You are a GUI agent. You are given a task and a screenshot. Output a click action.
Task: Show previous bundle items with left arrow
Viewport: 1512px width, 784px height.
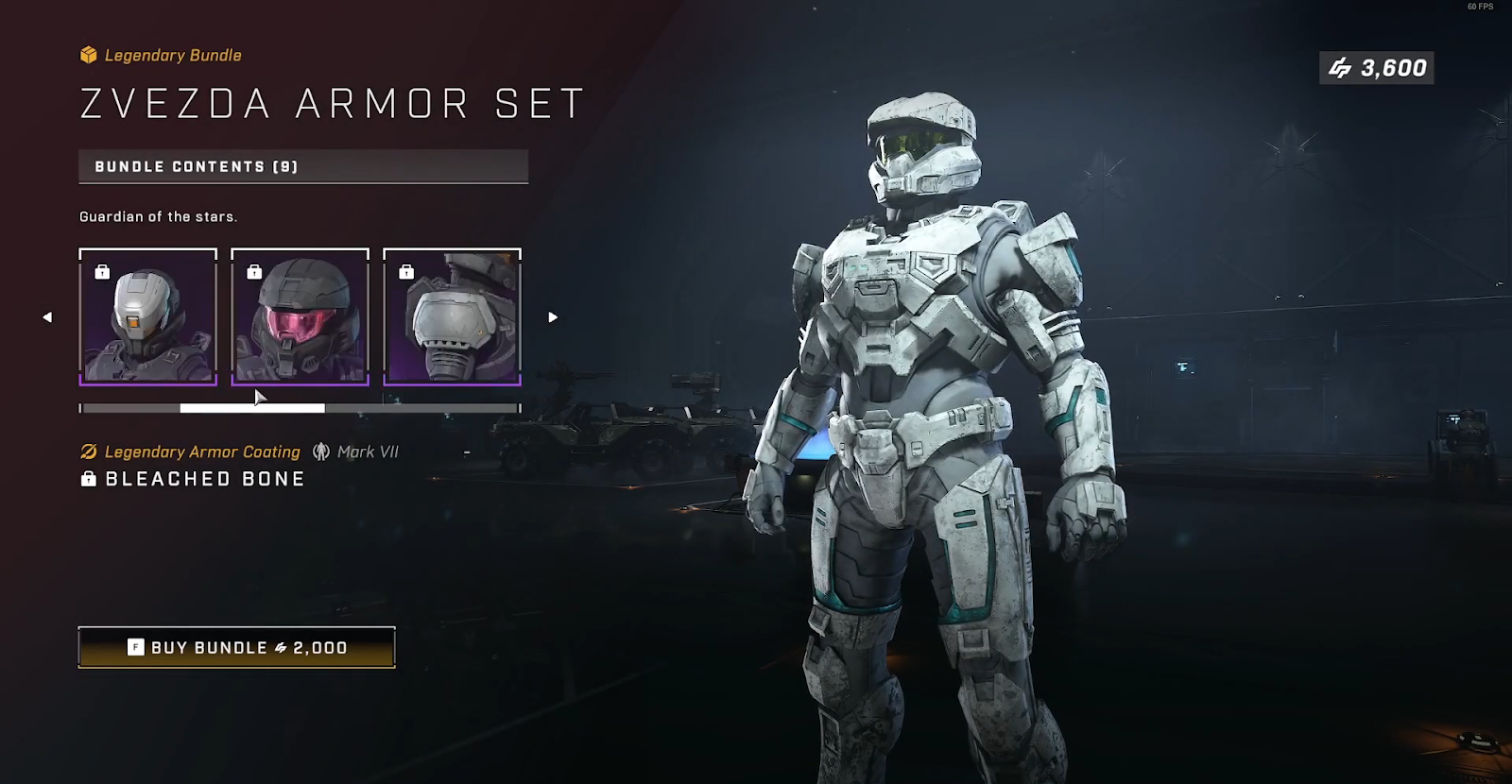(x=47, y=317)
